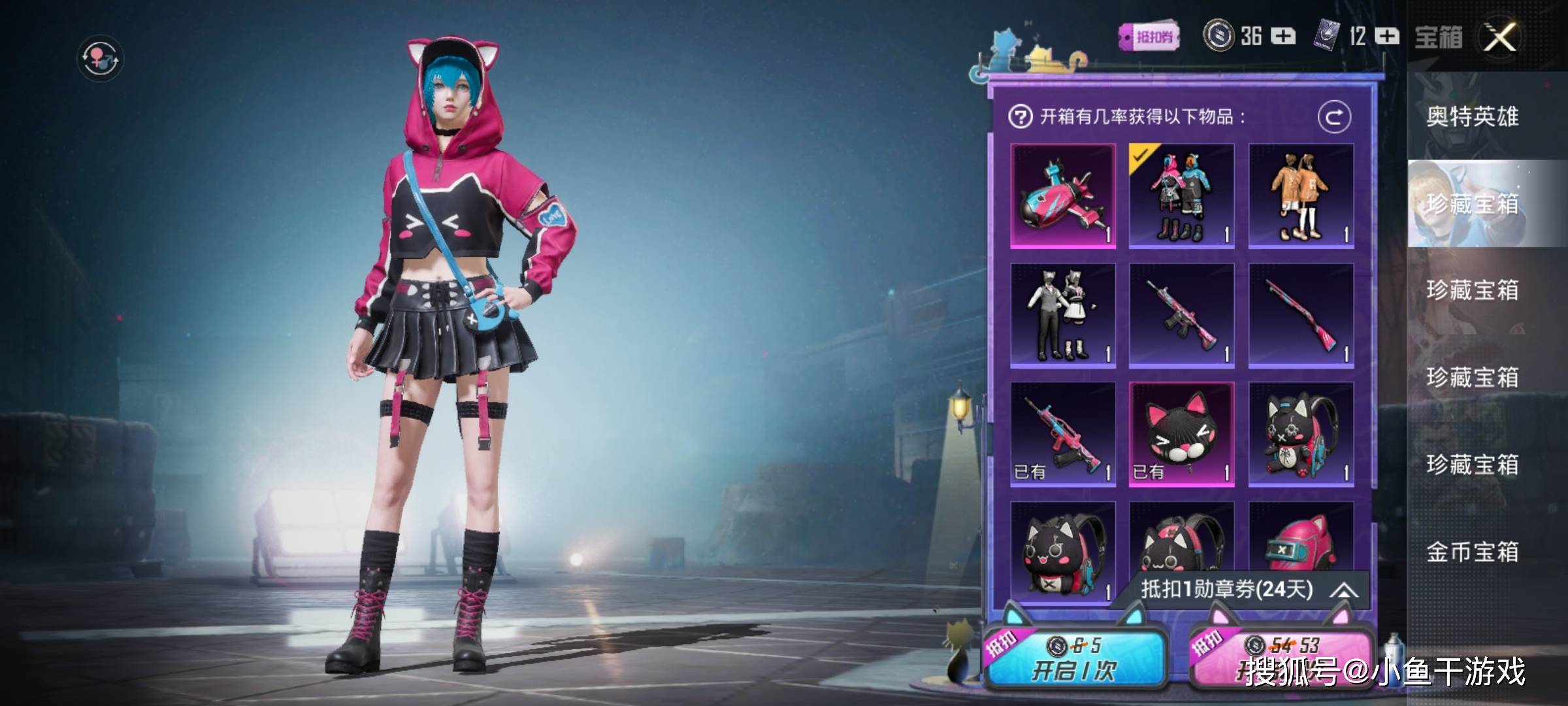Select the checked pink and blue hoodie outfit set

tap(1181, 196)
